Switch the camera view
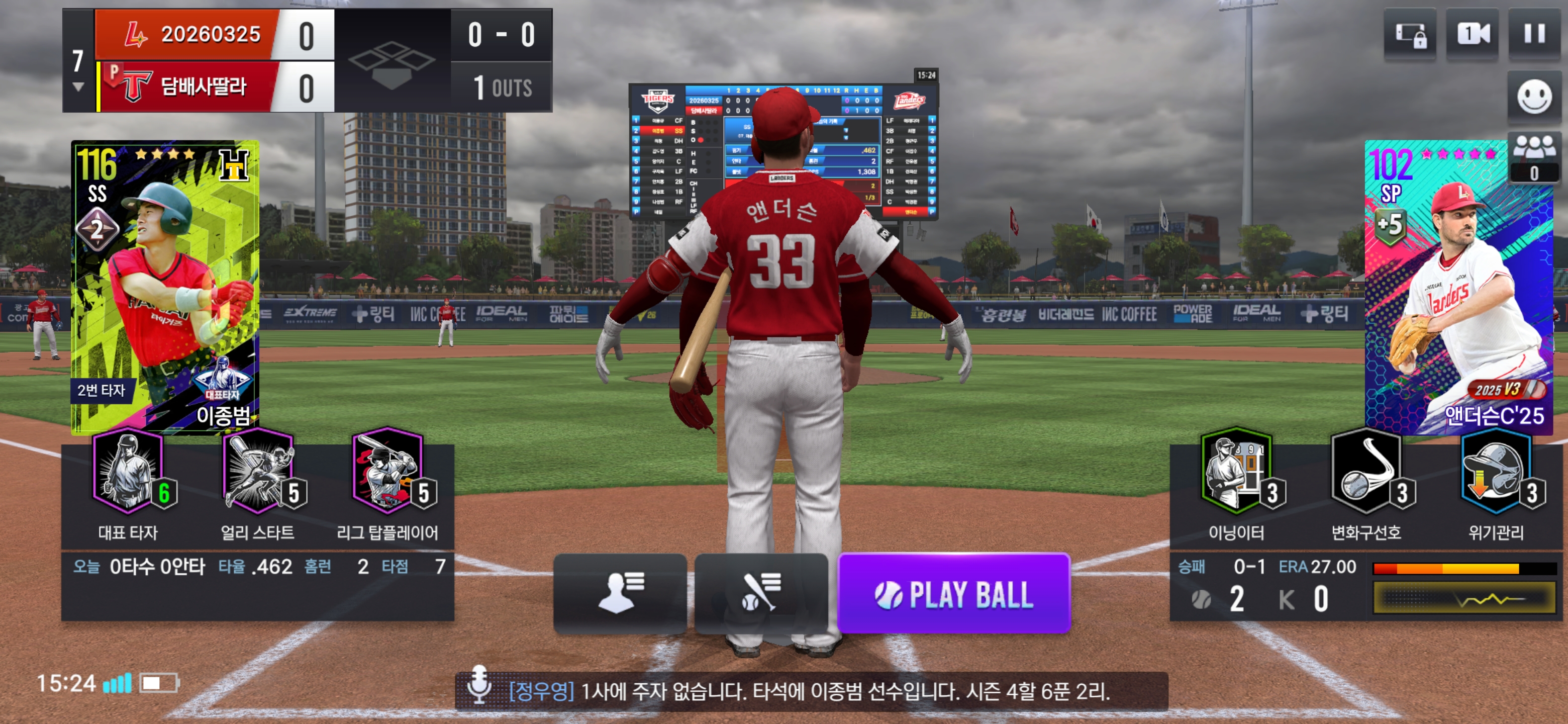Screen dimensions: 1568x724 click(1473, 34)
